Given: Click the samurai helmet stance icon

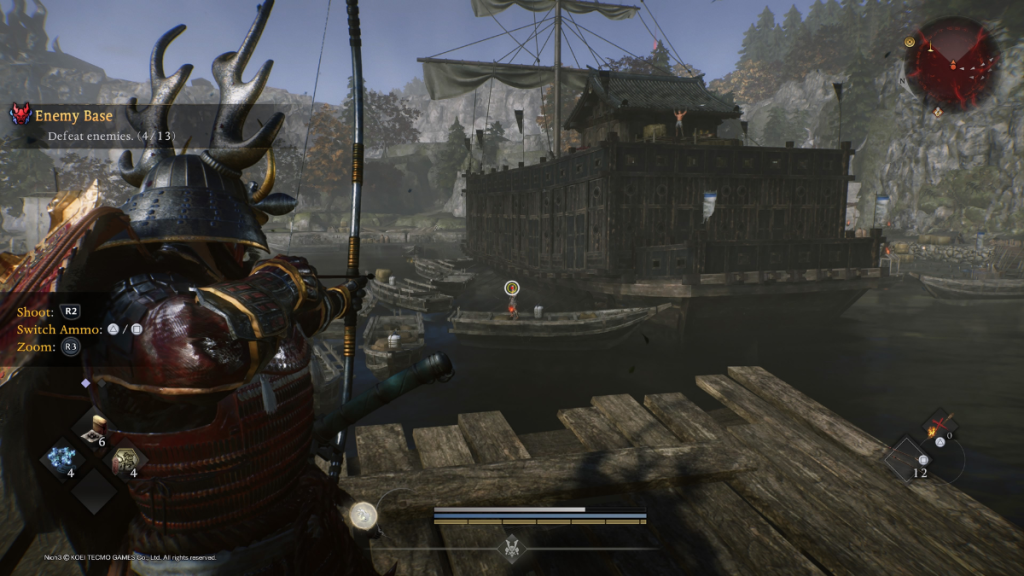Looking at the screenshot, I should pyautogui.click(x=511, y=547).
